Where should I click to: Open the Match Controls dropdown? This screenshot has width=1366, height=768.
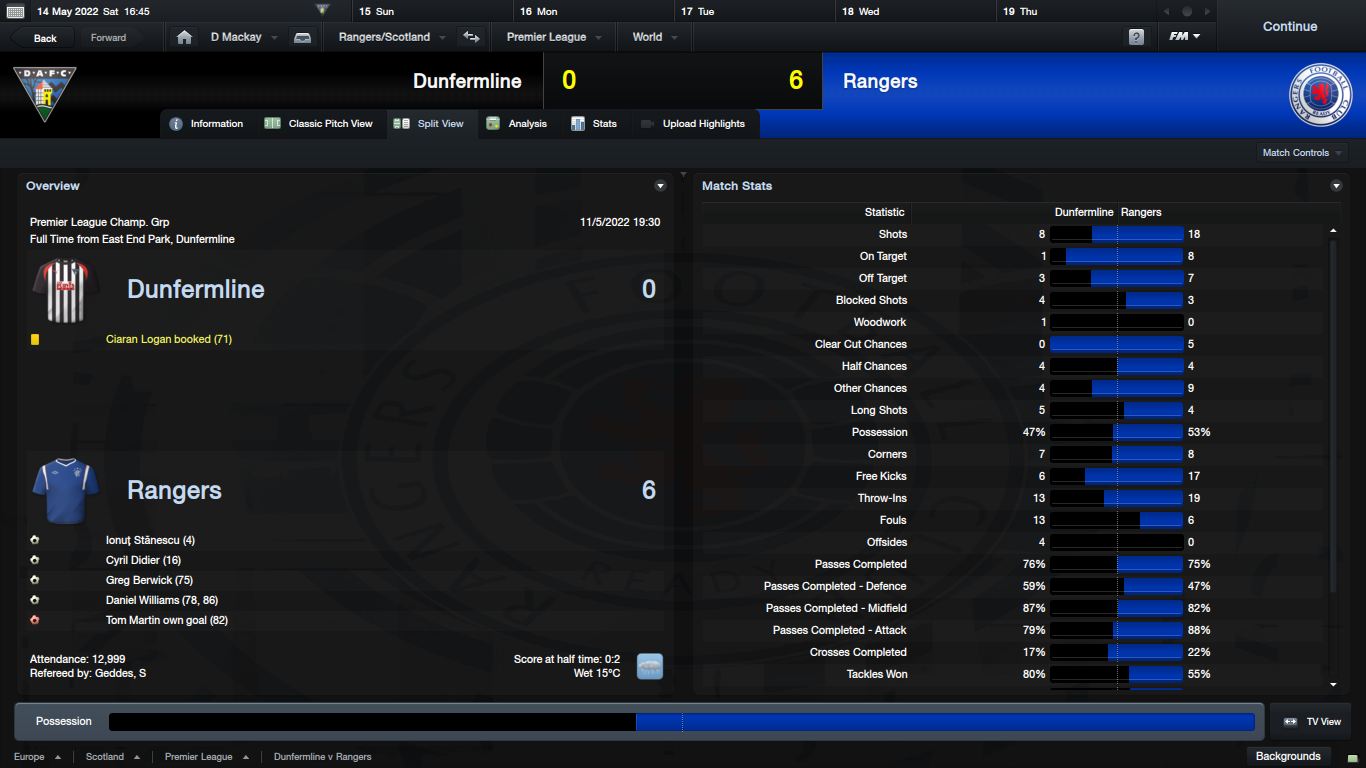pyautogui.click(x=1302, y=153)
